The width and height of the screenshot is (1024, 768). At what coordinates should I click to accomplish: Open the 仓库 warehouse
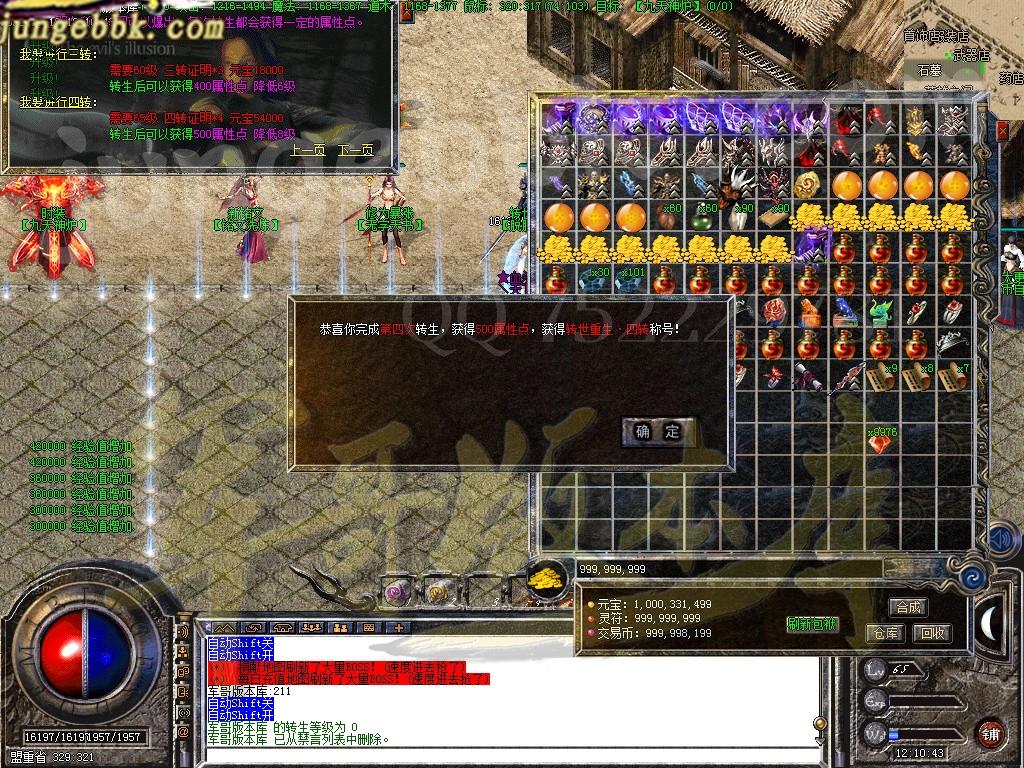point(886,633)
